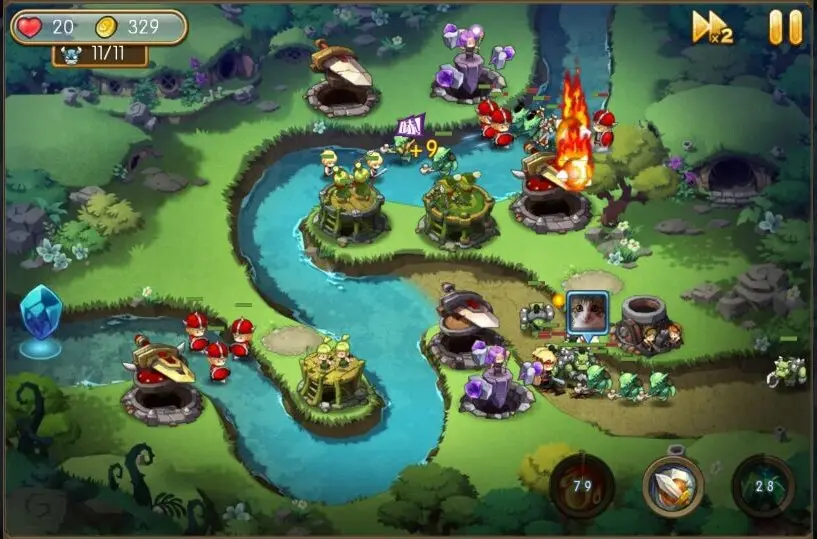Viewport: 817px width, 539px height.
Task: Toggle the x2 fast-forward speed button
Action: coord(712,27)
